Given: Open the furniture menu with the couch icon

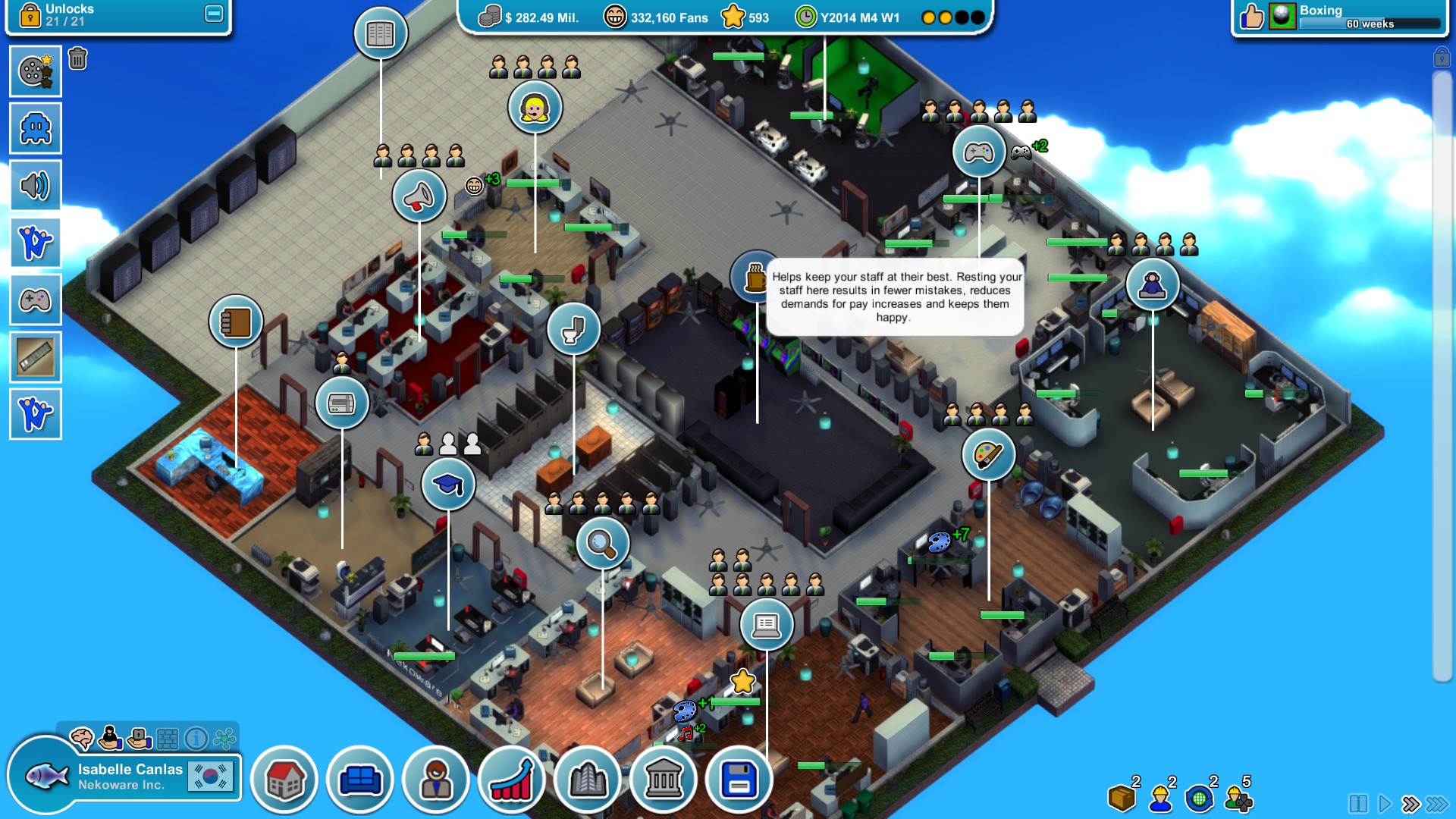Looking at the screenshot, I should 361,778.
